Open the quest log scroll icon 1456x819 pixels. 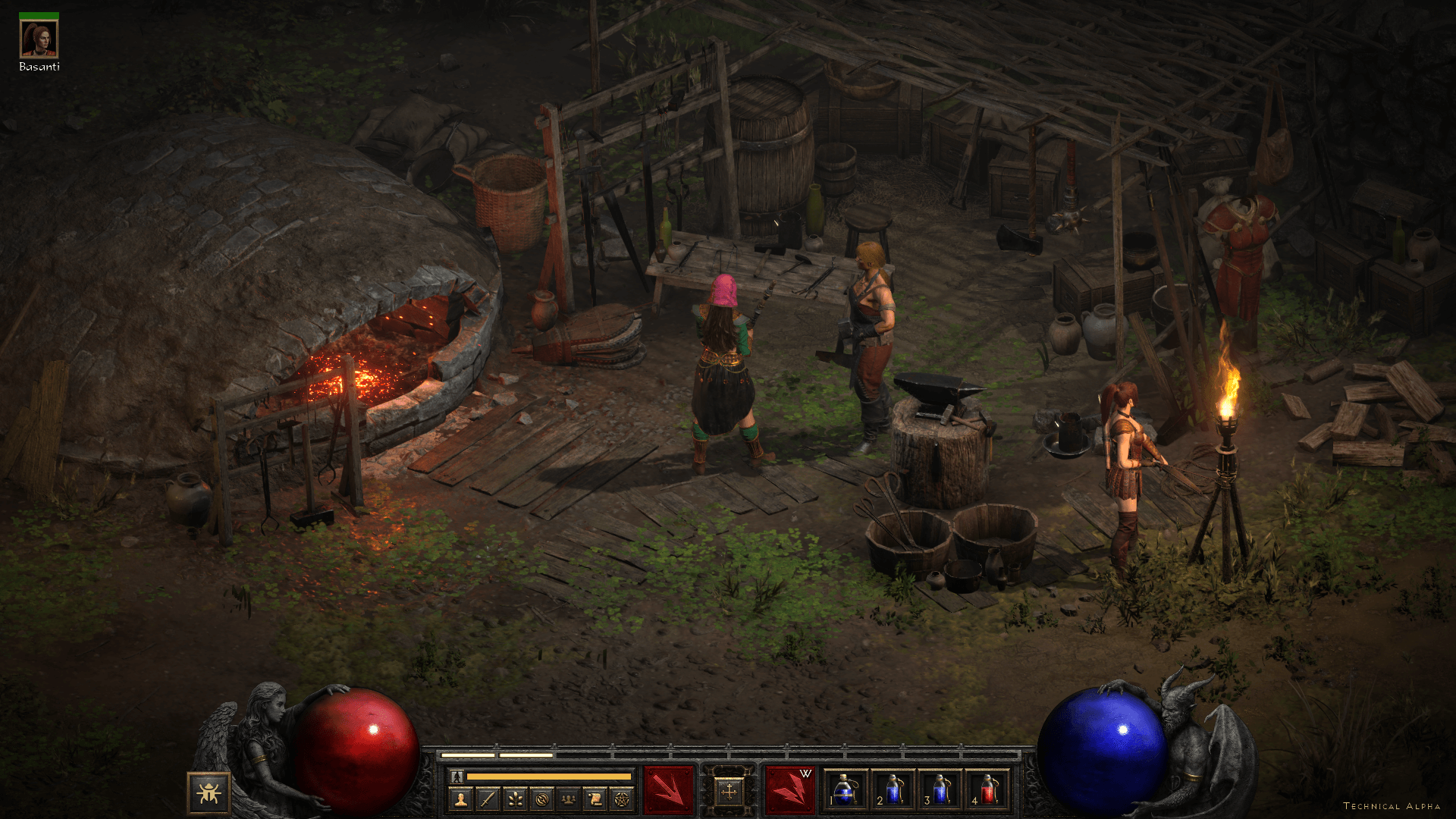(595, 799)
